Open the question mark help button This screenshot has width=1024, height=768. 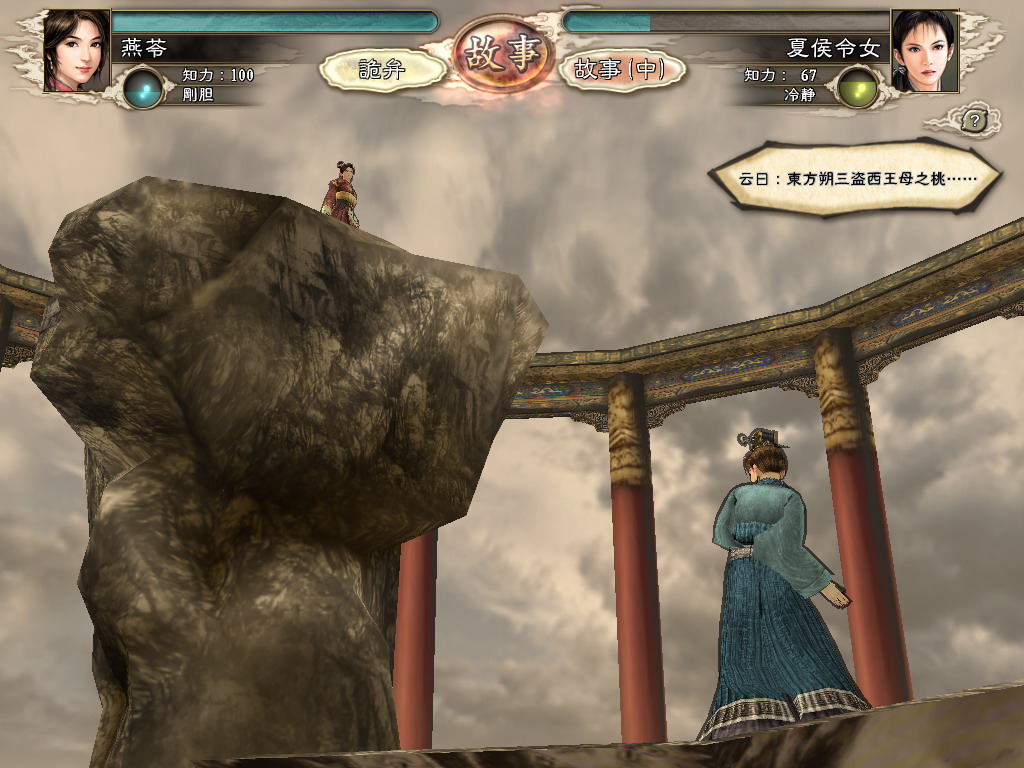tap(975, 121)
